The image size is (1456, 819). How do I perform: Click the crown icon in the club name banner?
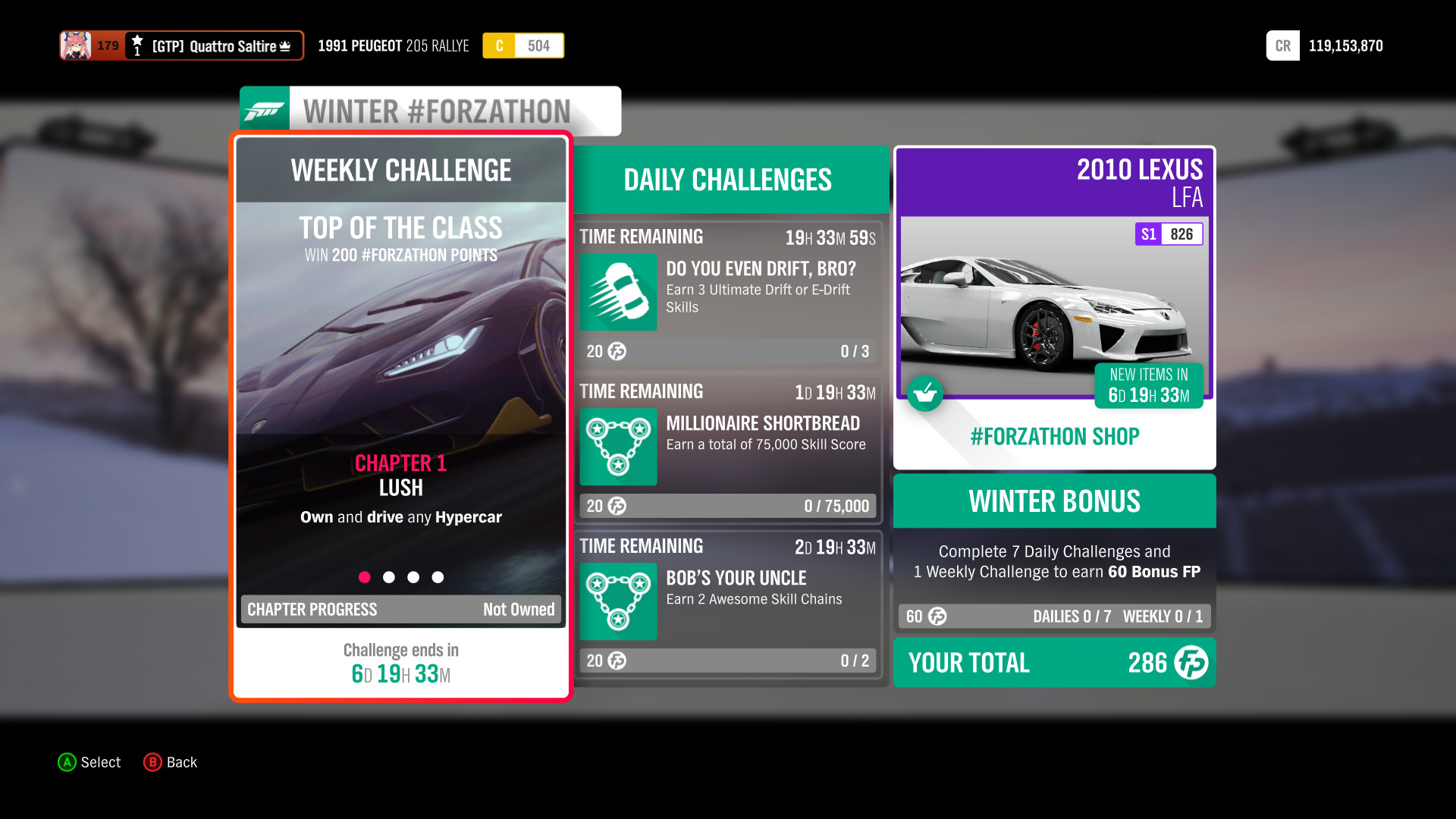click(286, 45)
